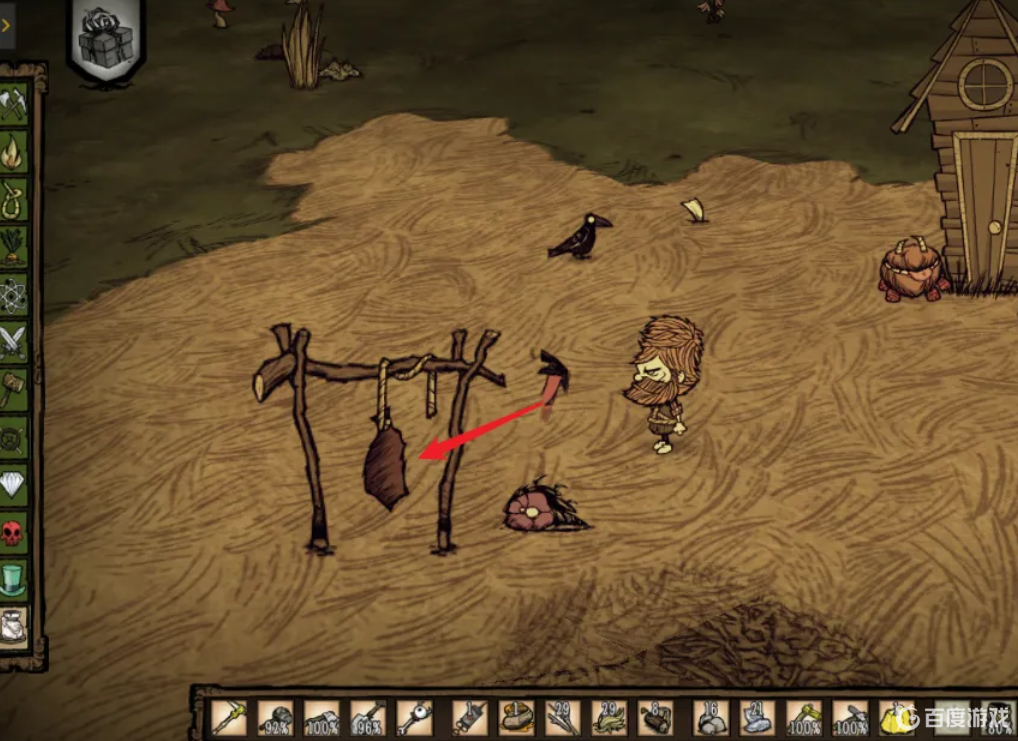Select the gold nugget inventory slot

[x=897, y=718]
